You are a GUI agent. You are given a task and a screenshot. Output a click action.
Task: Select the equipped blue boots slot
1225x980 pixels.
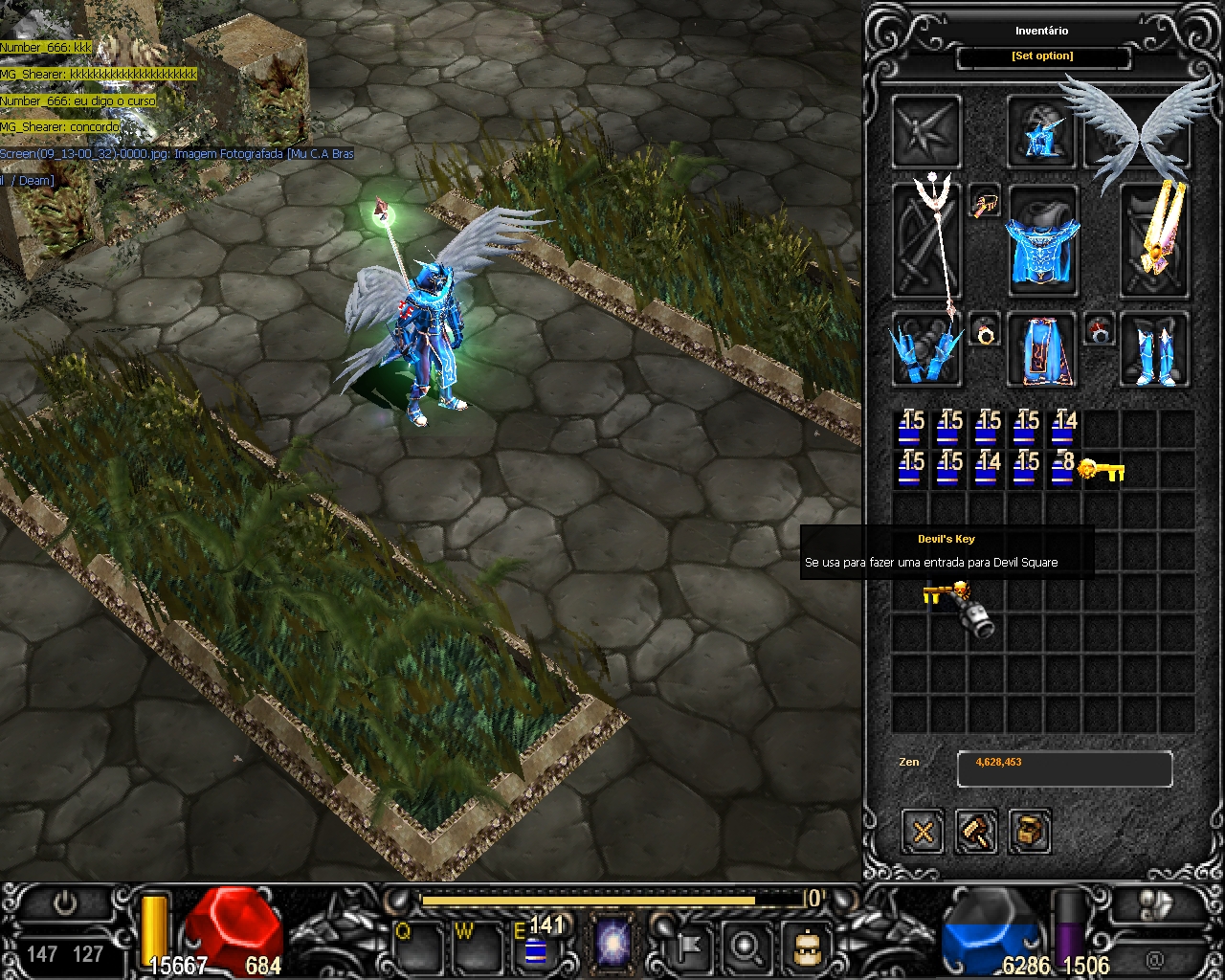click(1154, 349)
